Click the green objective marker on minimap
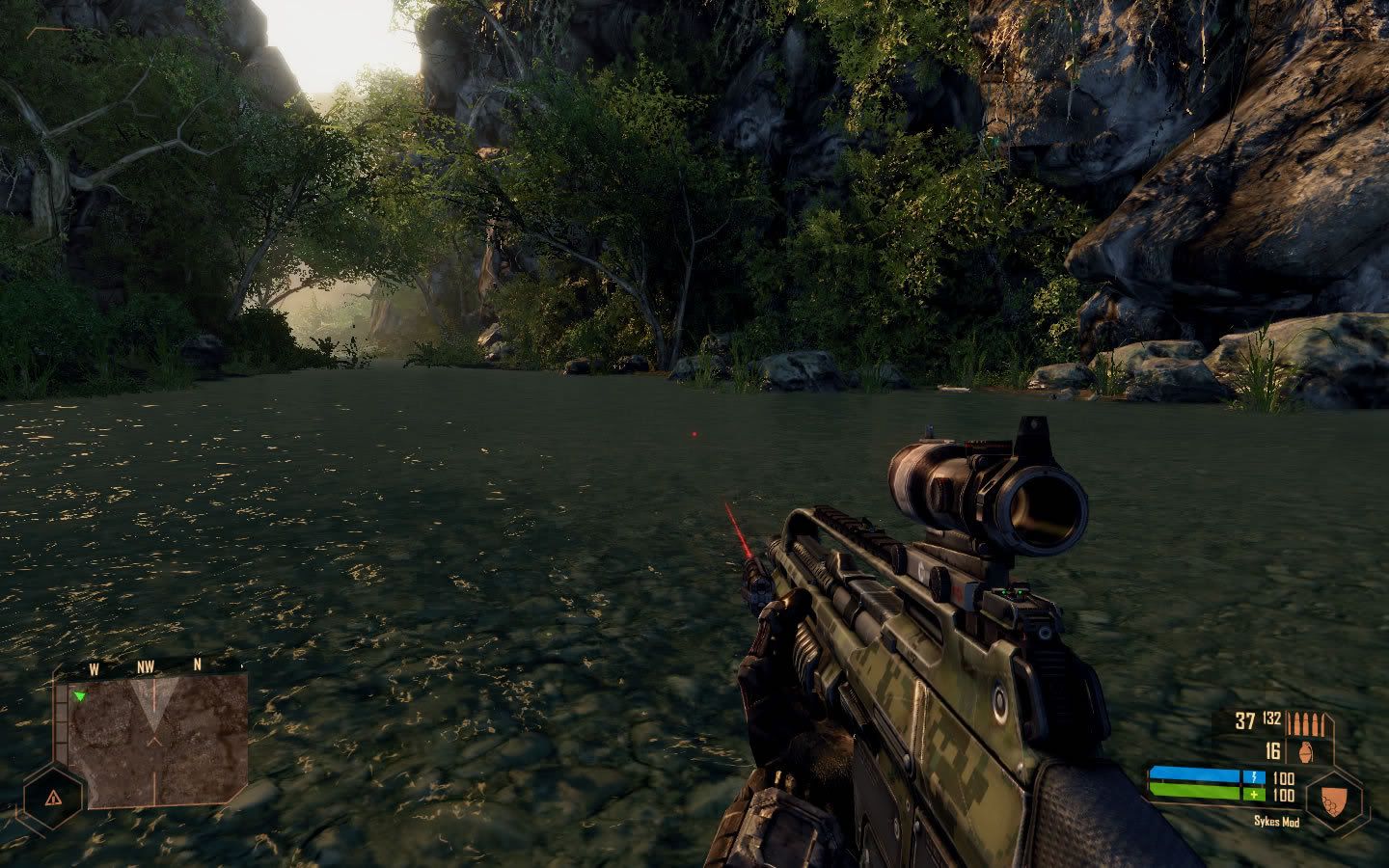Viewport: 1389px width, 868px height. tap(80, 695)
